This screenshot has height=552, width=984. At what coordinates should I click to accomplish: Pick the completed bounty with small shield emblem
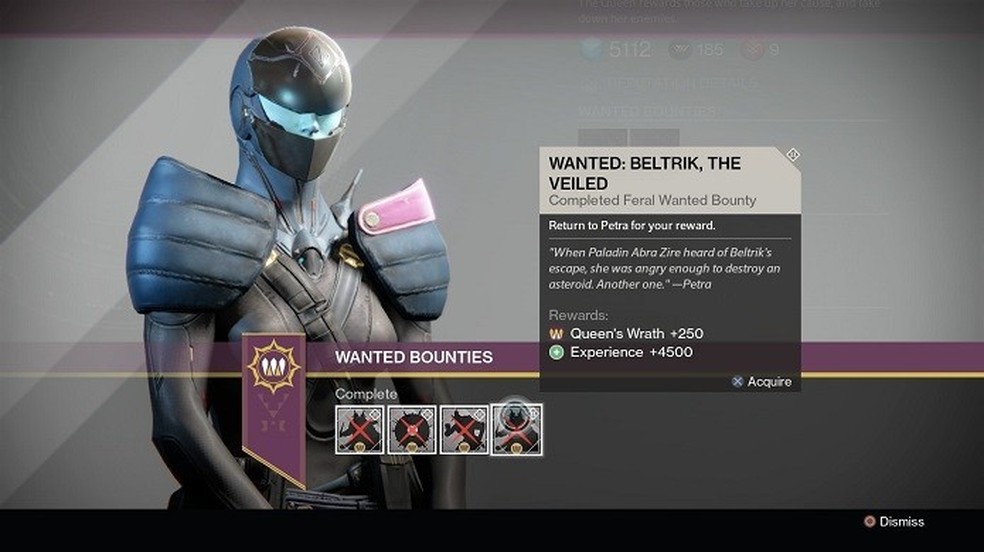464,429
